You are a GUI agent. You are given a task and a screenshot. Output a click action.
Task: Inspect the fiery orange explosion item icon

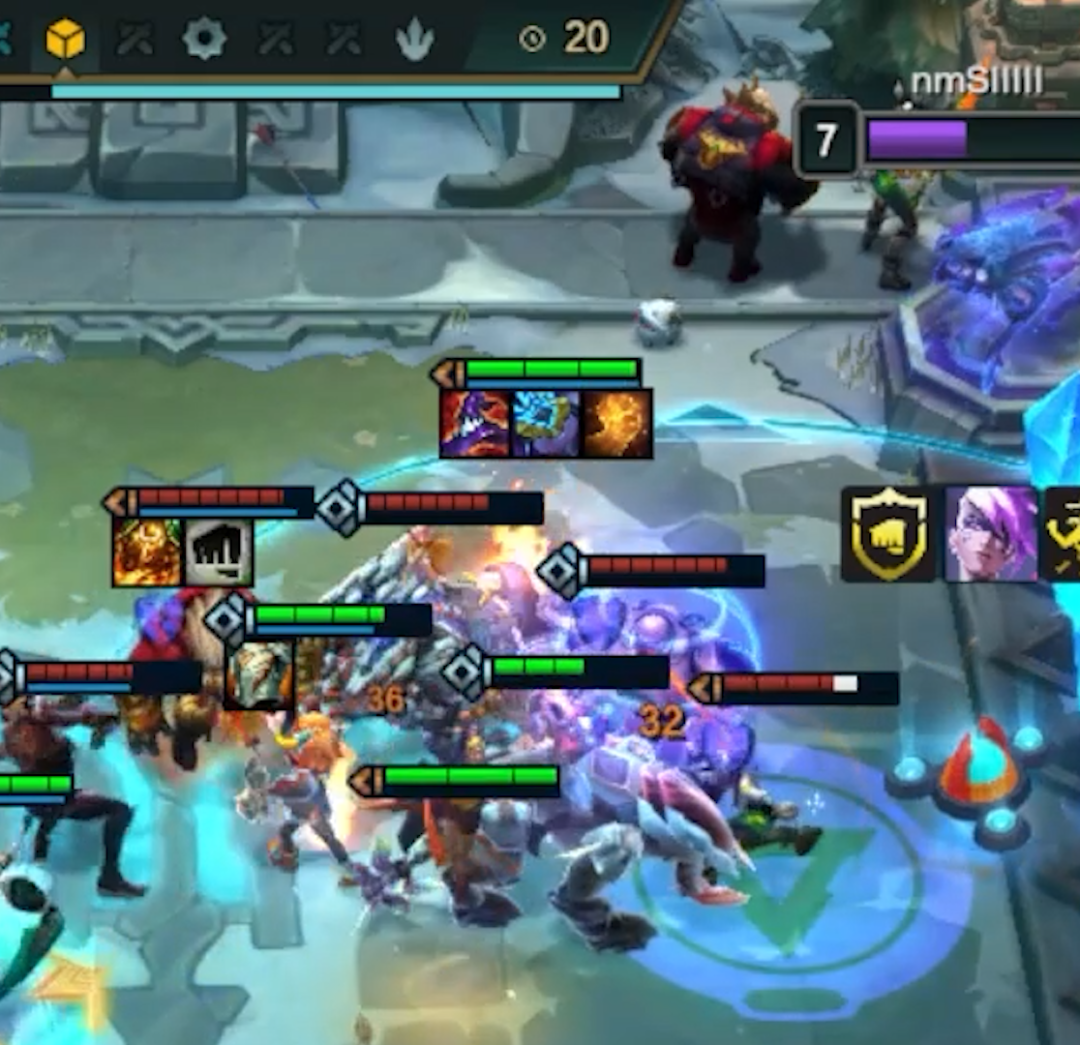(x=618, y=424)
